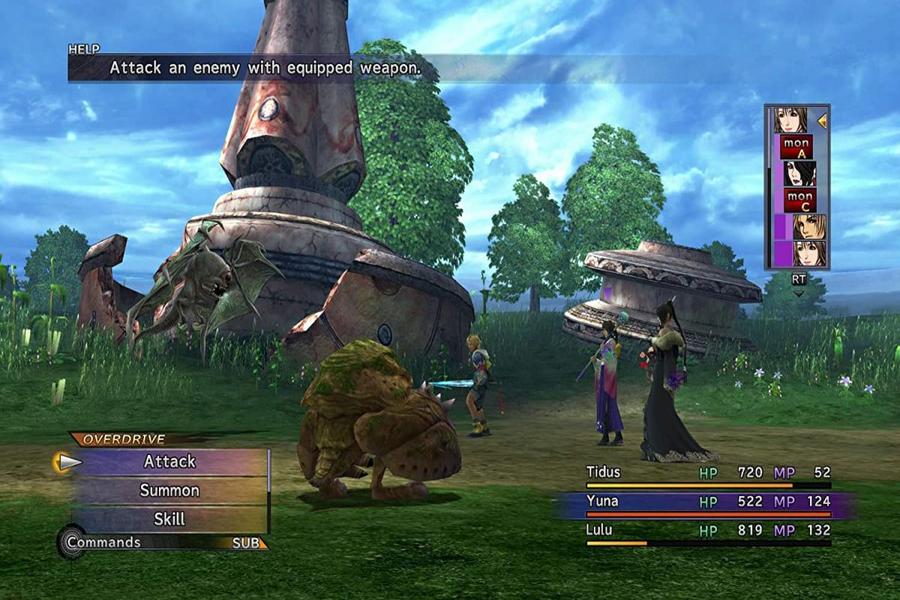Select the mon C turn order entry
Image resolution: width=900 pixels, height=600 pixels.
click(x=798, y=200)
